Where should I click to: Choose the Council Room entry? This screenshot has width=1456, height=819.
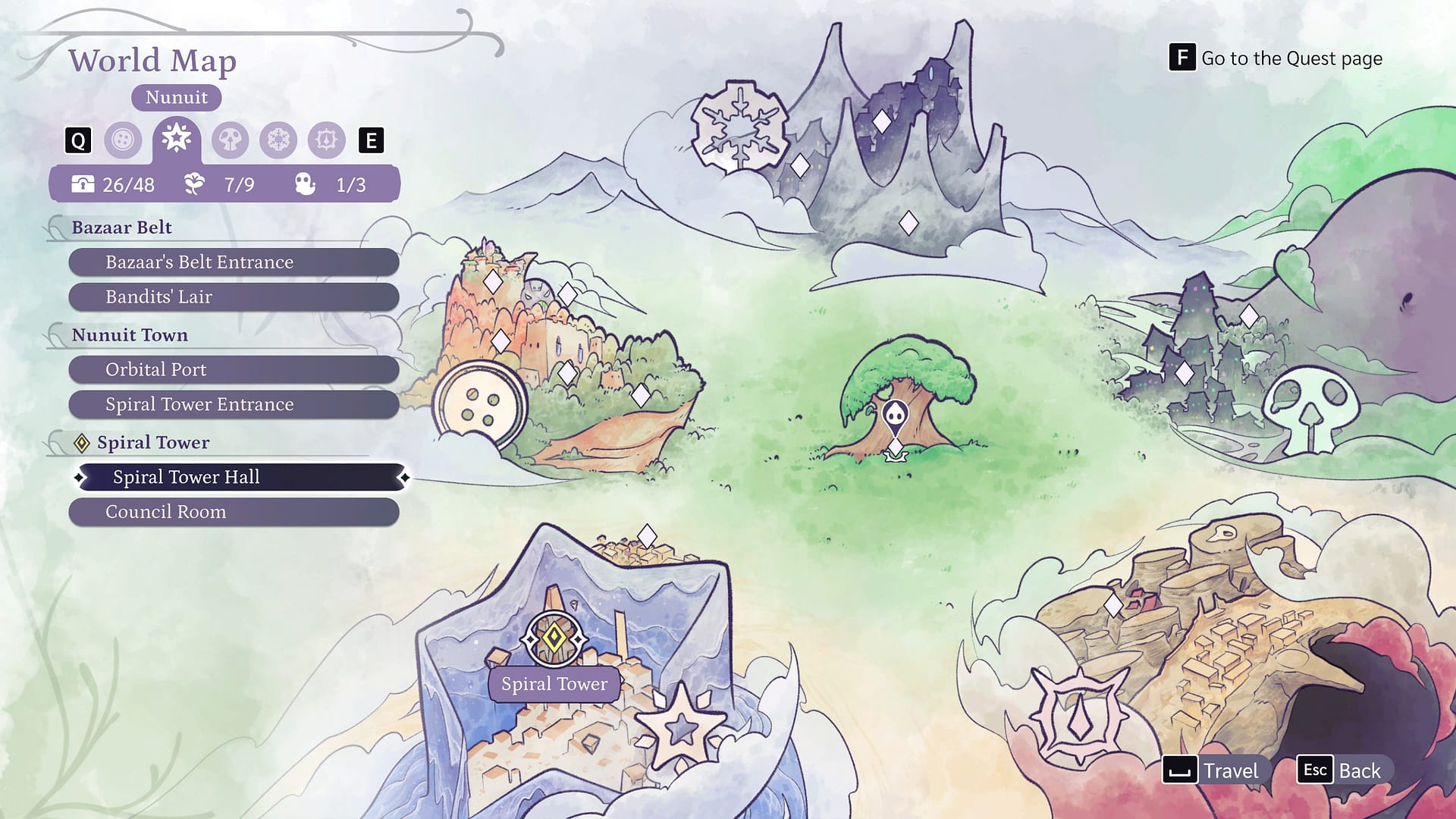pyautogui.click(x=234, y=513)
